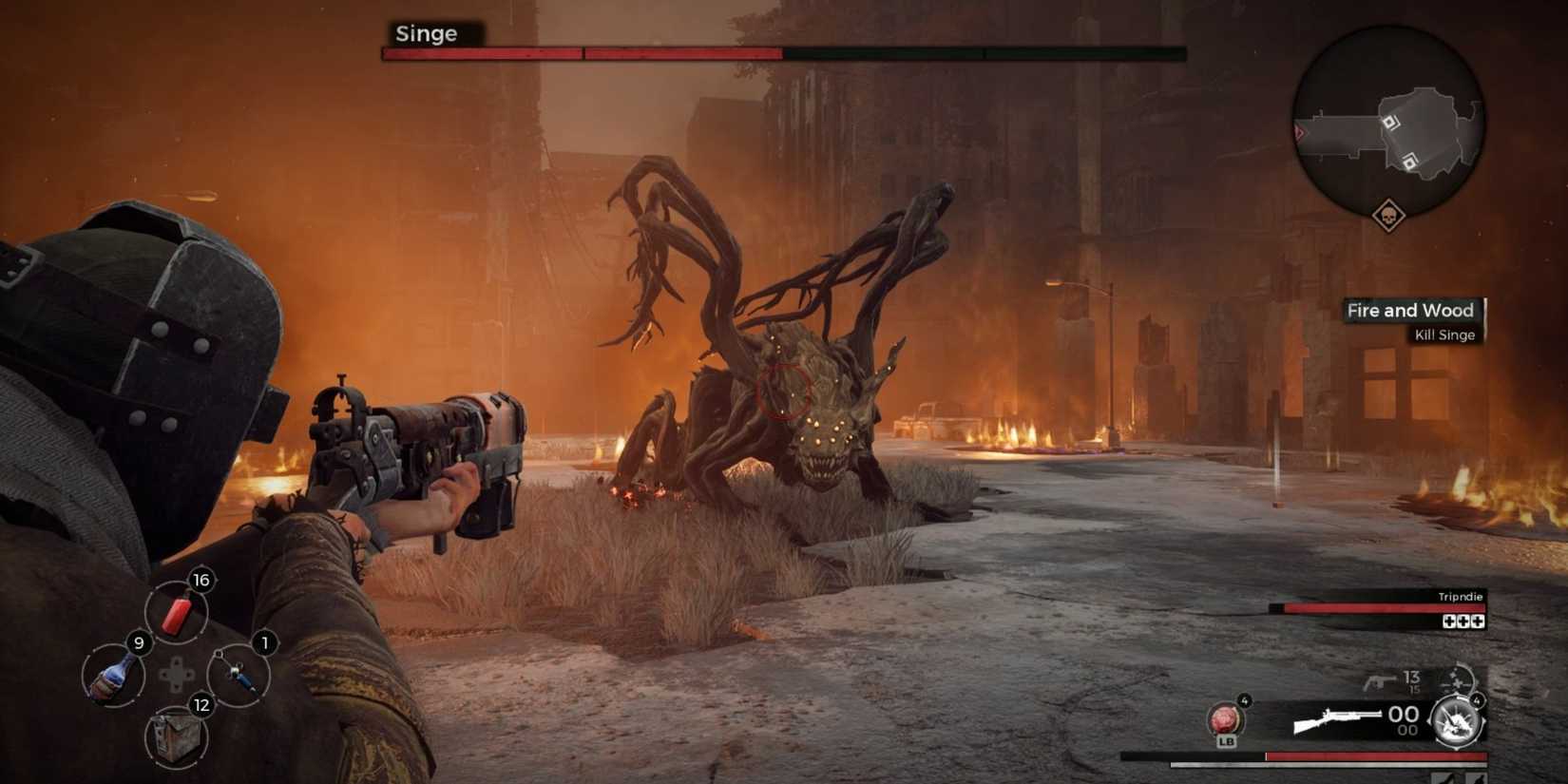
Task: Select the ammo box consumable
Action: (x=176, y=736)
